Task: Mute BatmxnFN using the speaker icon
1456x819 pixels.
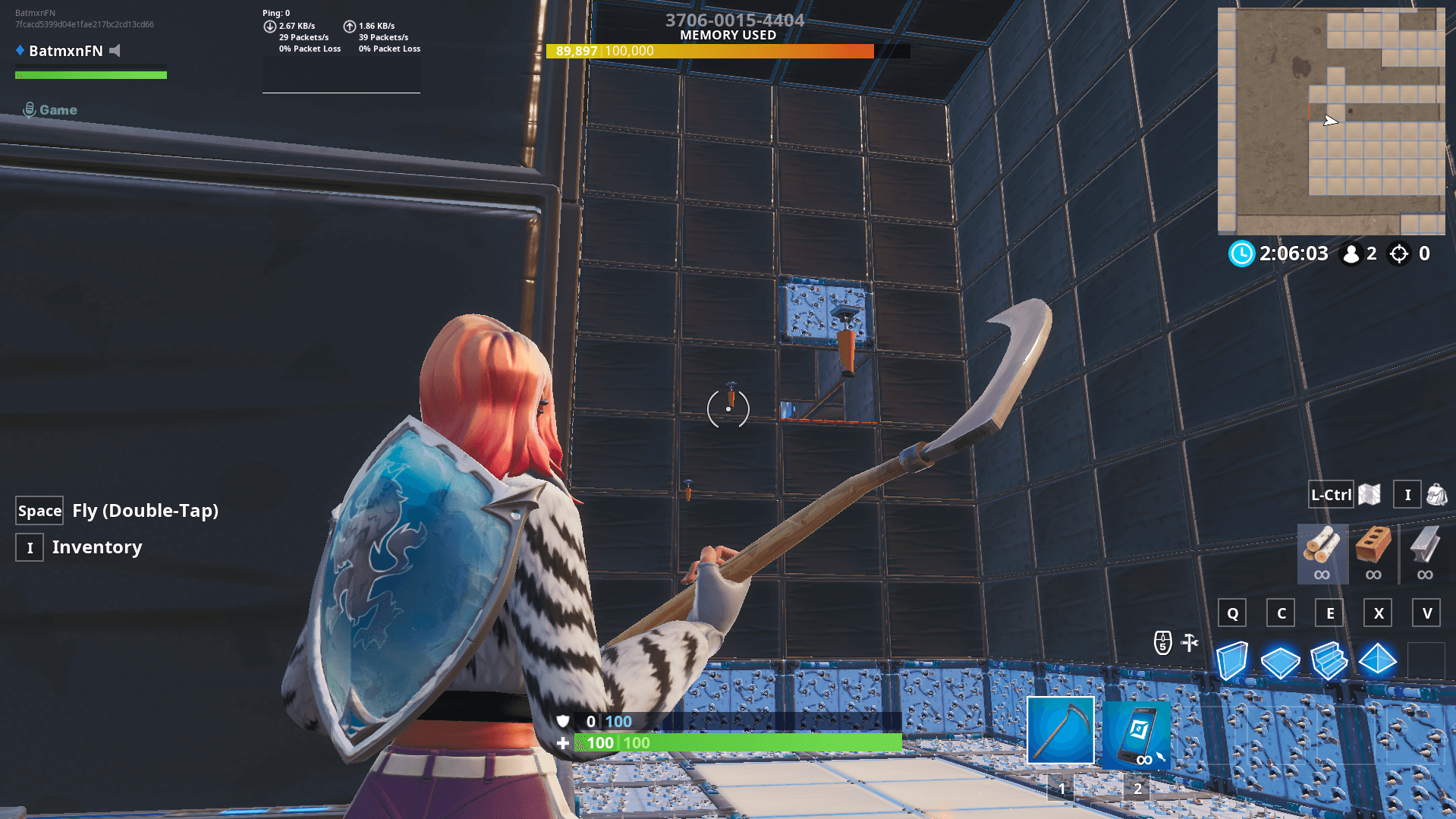Action: point(115,51)
